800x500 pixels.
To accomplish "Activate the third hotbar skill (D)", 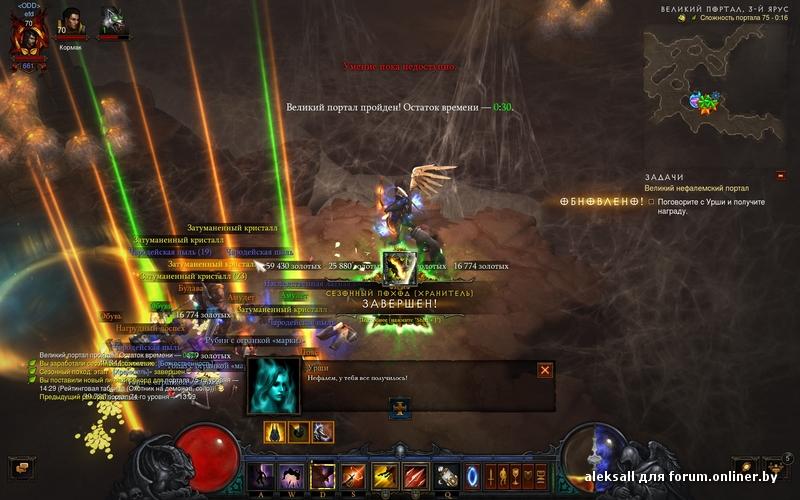I will [322, 475].
